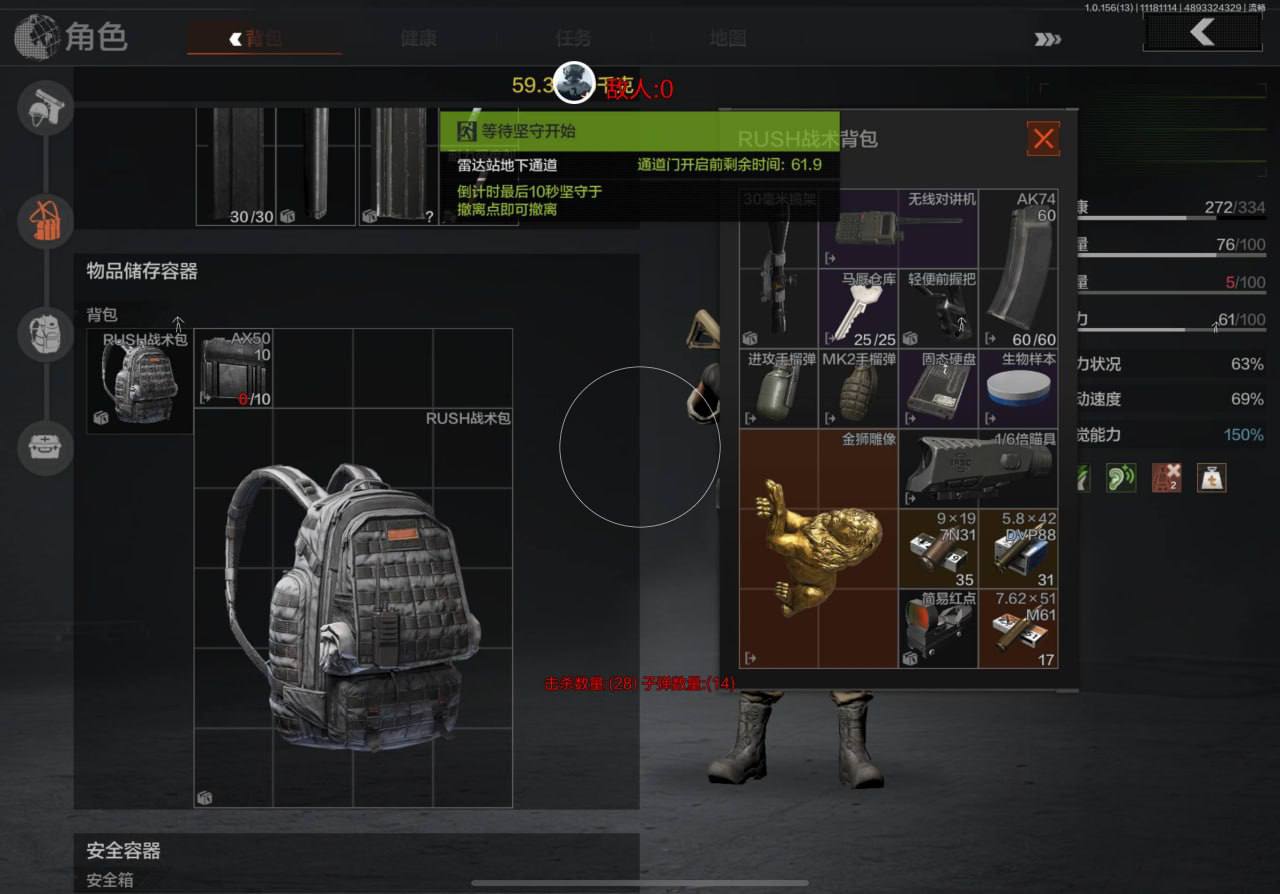The width and height of the screenshot is (1280, 894).
Task: Choose the 生物样本 biological sample
Action: 1018,388
